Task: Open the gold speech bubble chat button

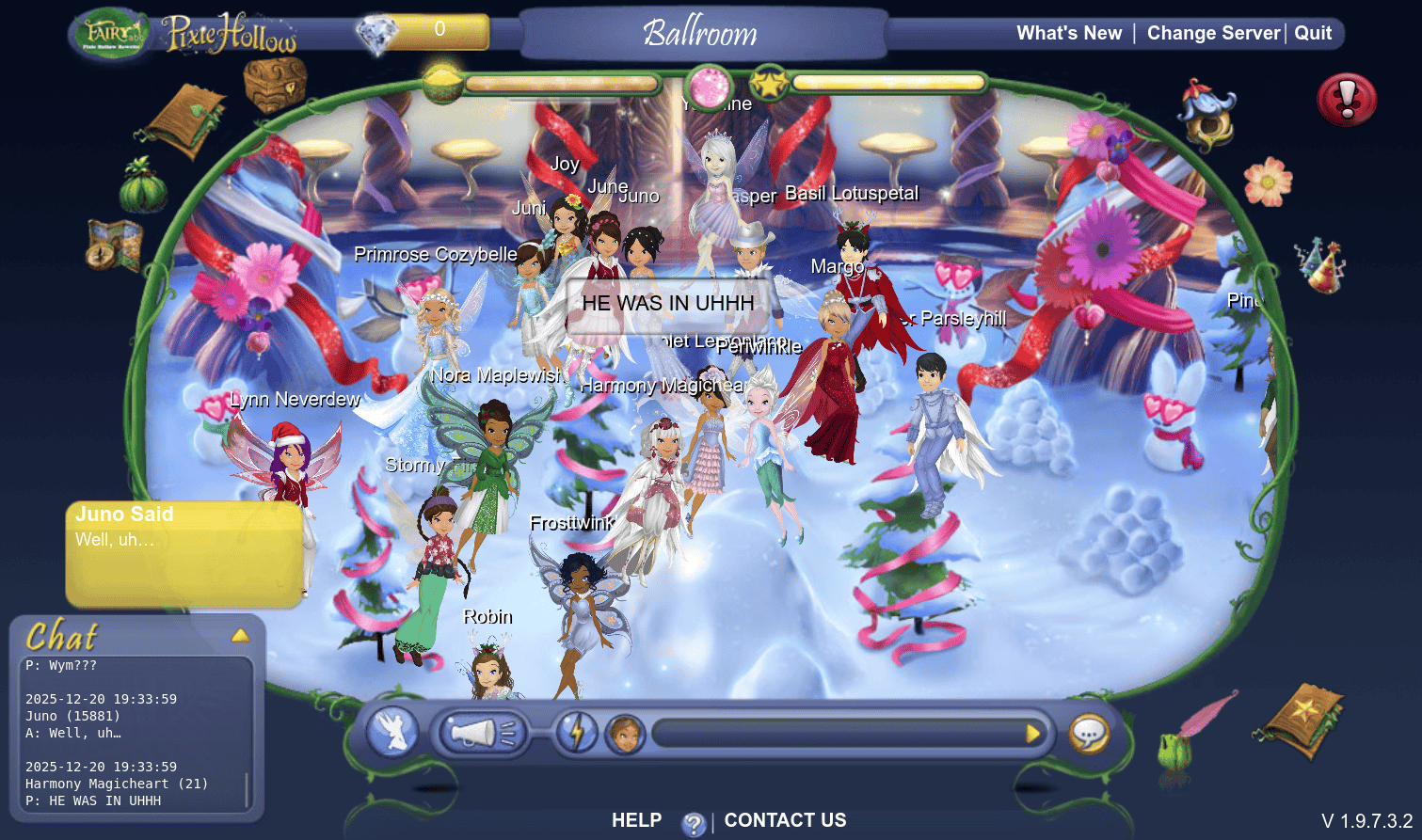Action: 1089,734
